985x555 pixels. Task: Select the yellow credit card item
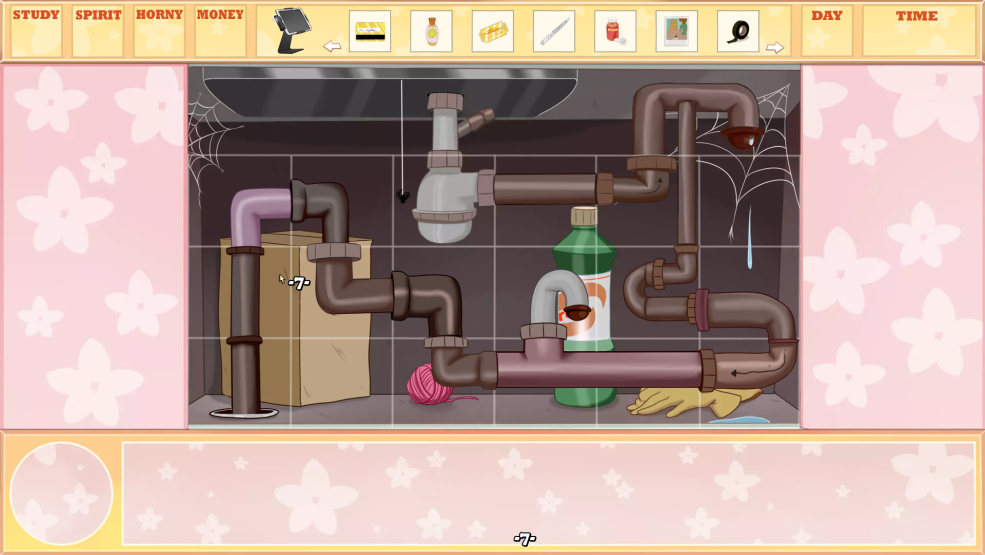[x=370, y=31]
